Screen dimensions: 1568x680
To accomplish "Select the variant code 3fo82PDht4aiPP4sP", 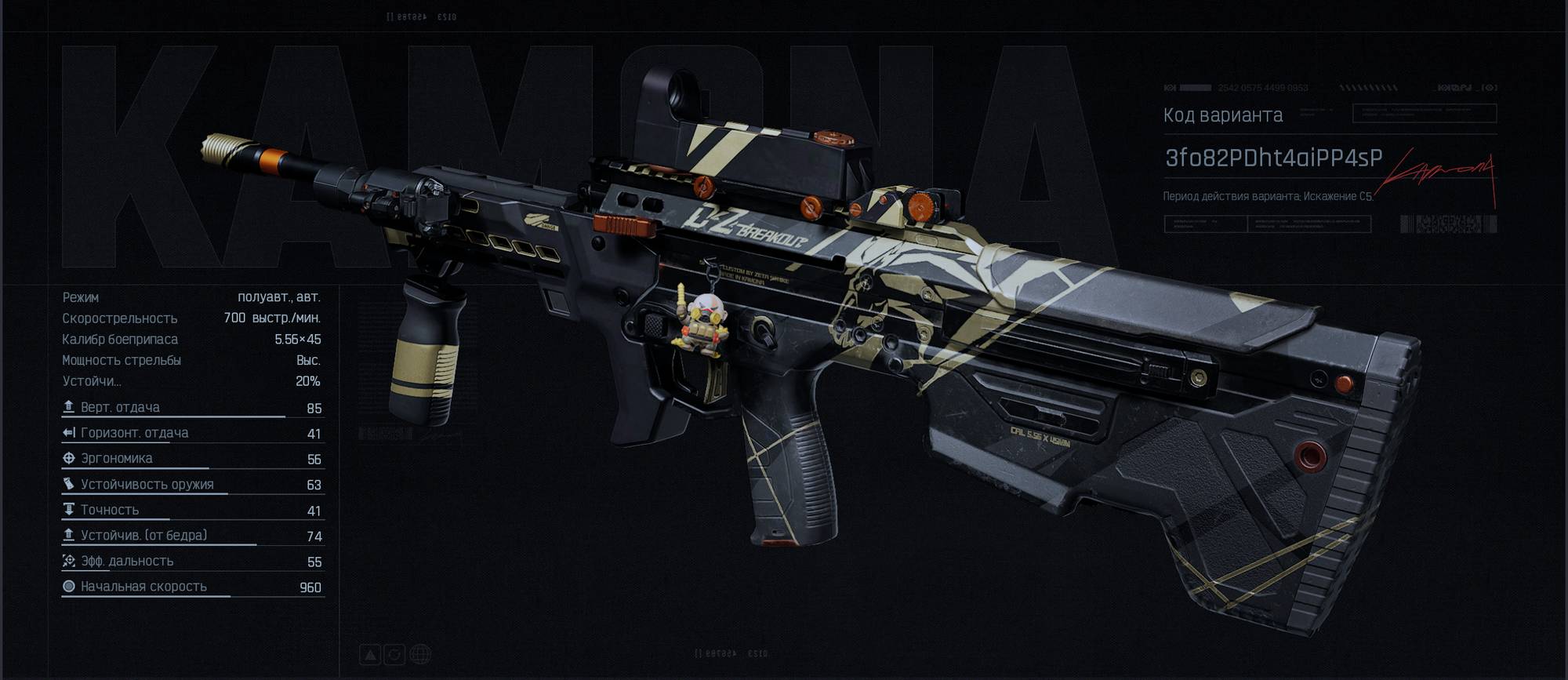I will [1273, 158].
